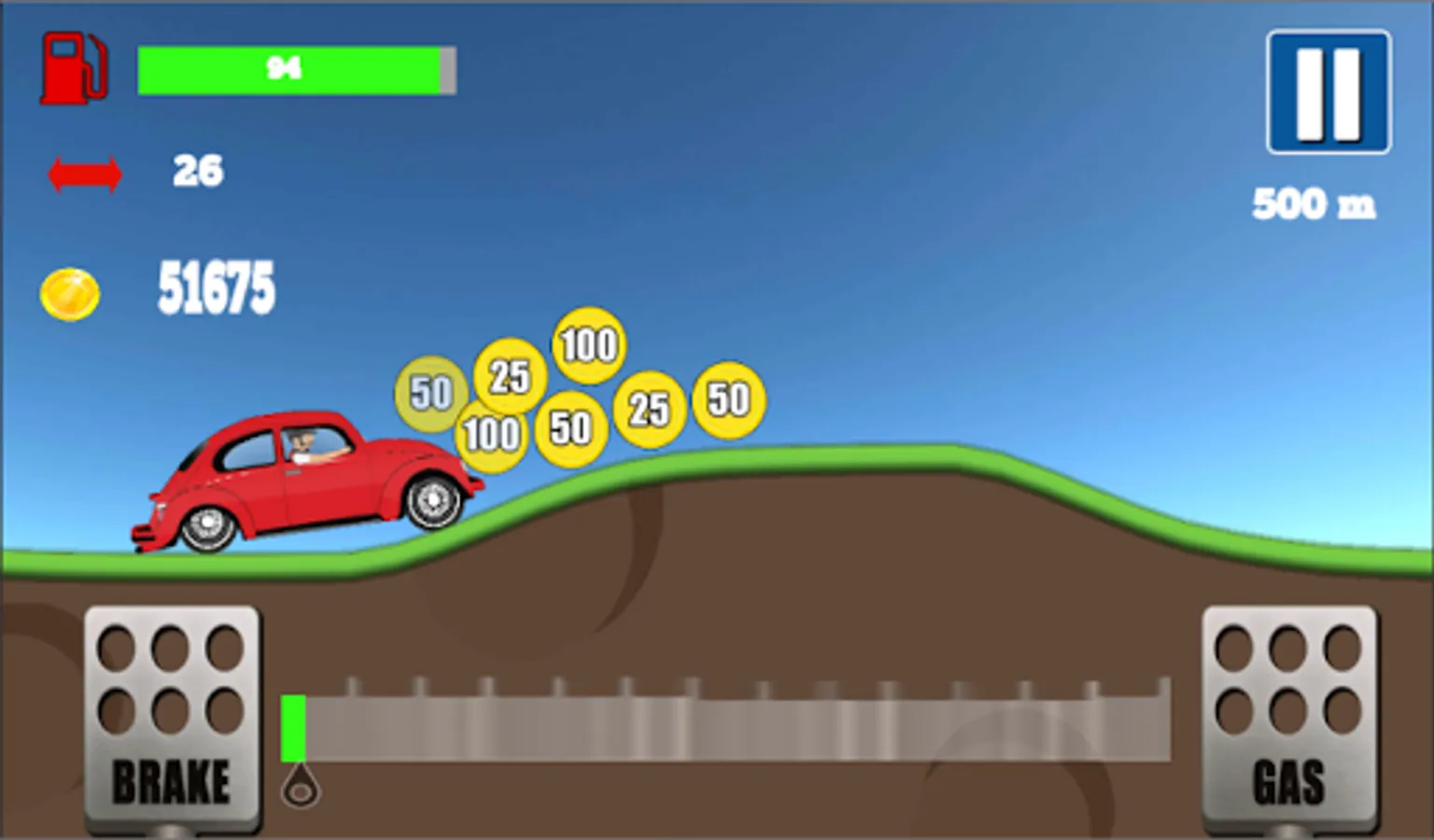This screenshot has width=1434, height=840.
Task: Select the rightmost 50 coin pickup
Action: click(x=727, y=399)
